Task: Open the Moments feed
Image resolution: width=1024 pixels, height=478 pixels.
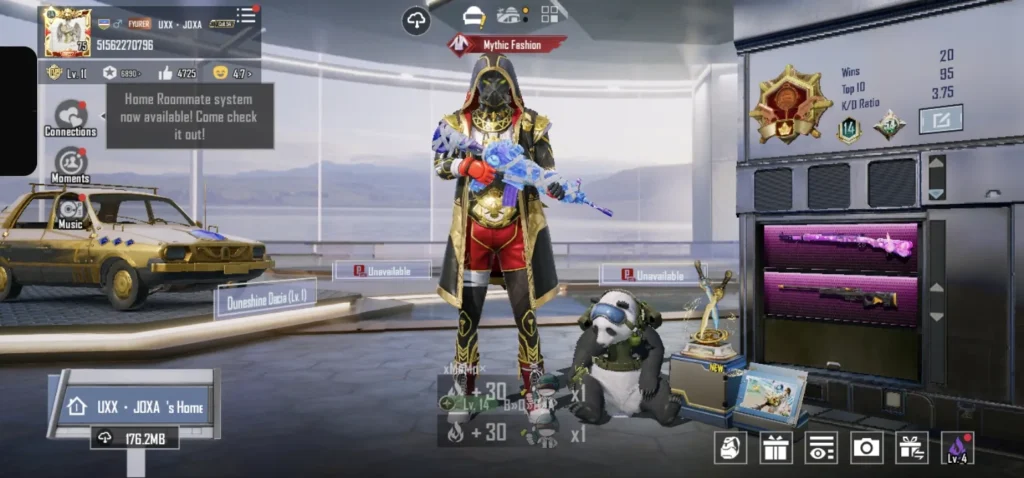Action: point(70,165)
